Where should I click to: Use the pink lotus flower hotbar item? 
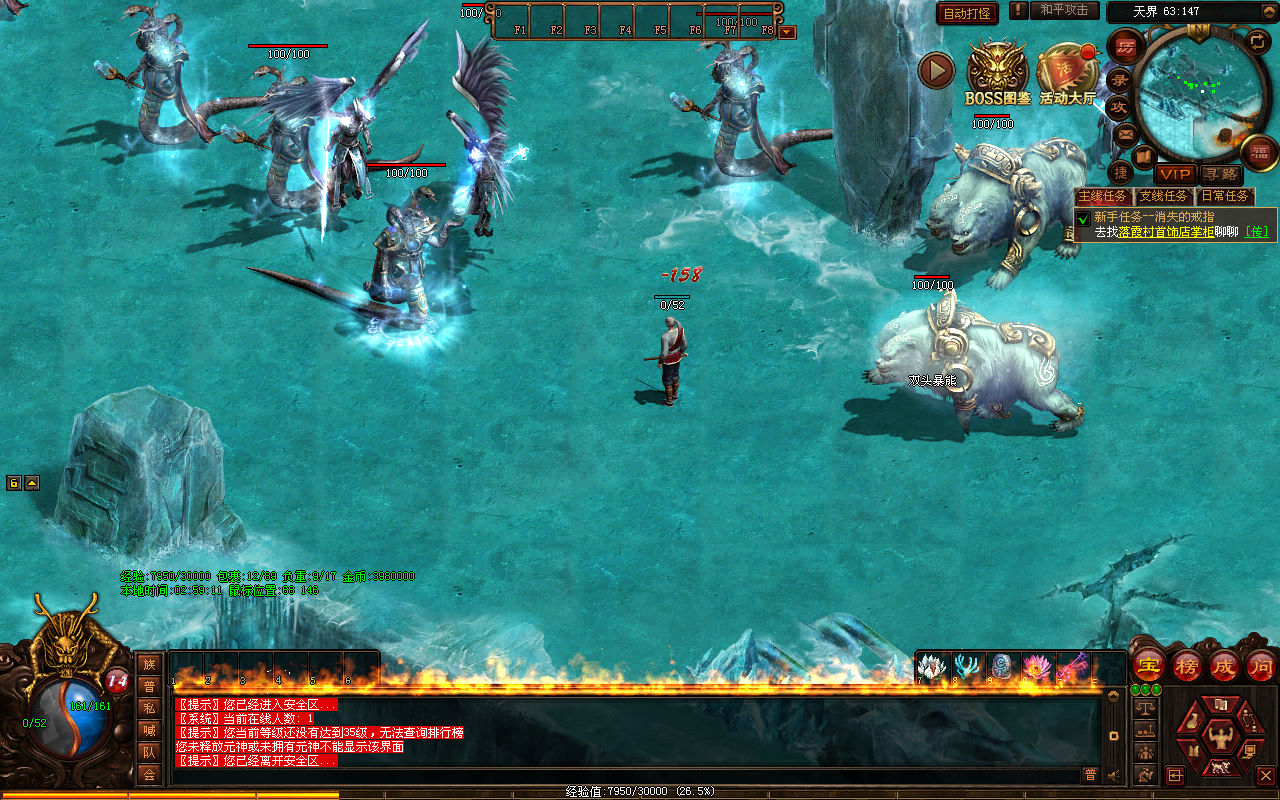point(1036,667)
